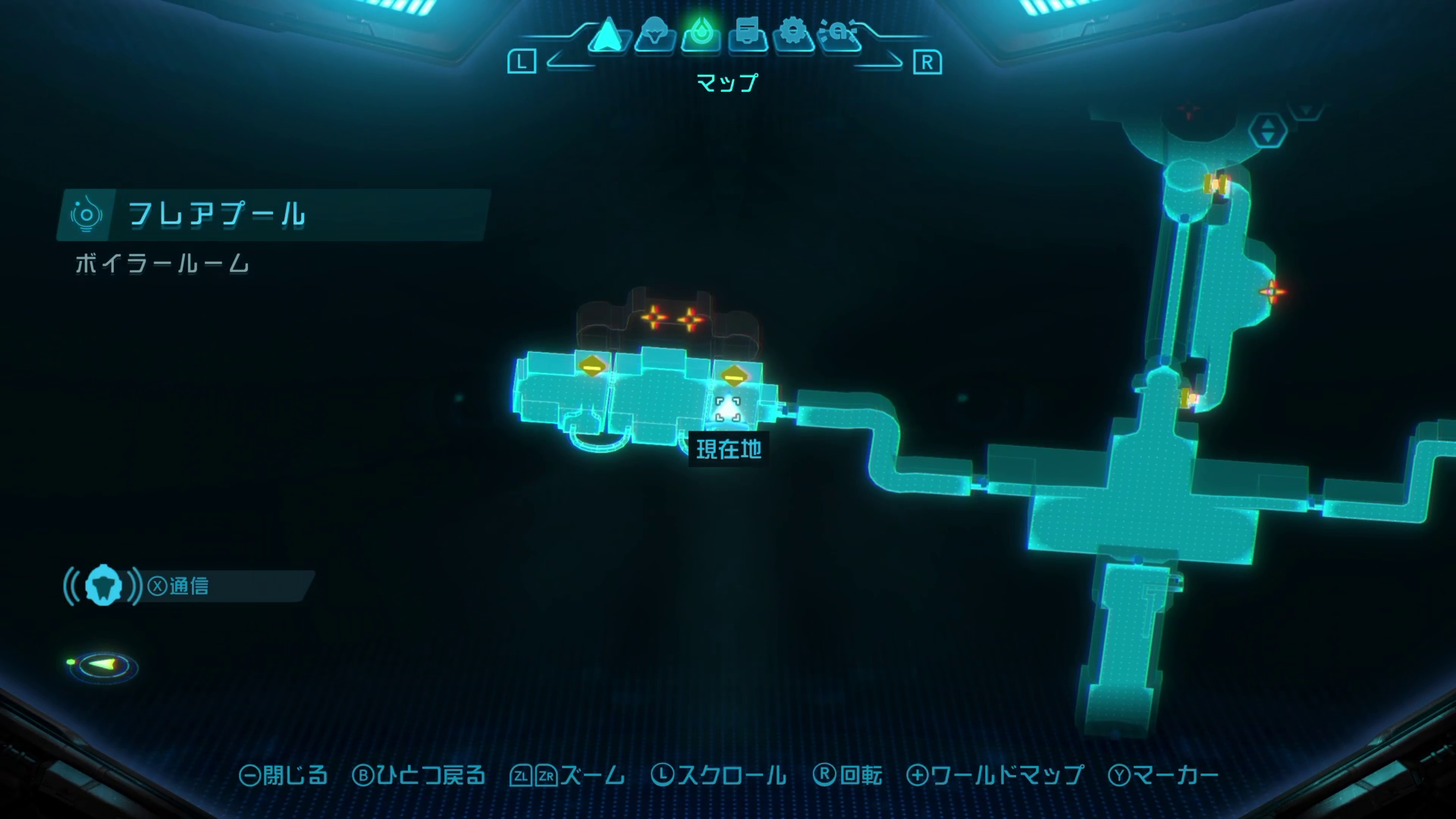The width and height of the screenshot is (1456, 819).
Task: Open the green droplet tab
Action: (x=701, y=35)
